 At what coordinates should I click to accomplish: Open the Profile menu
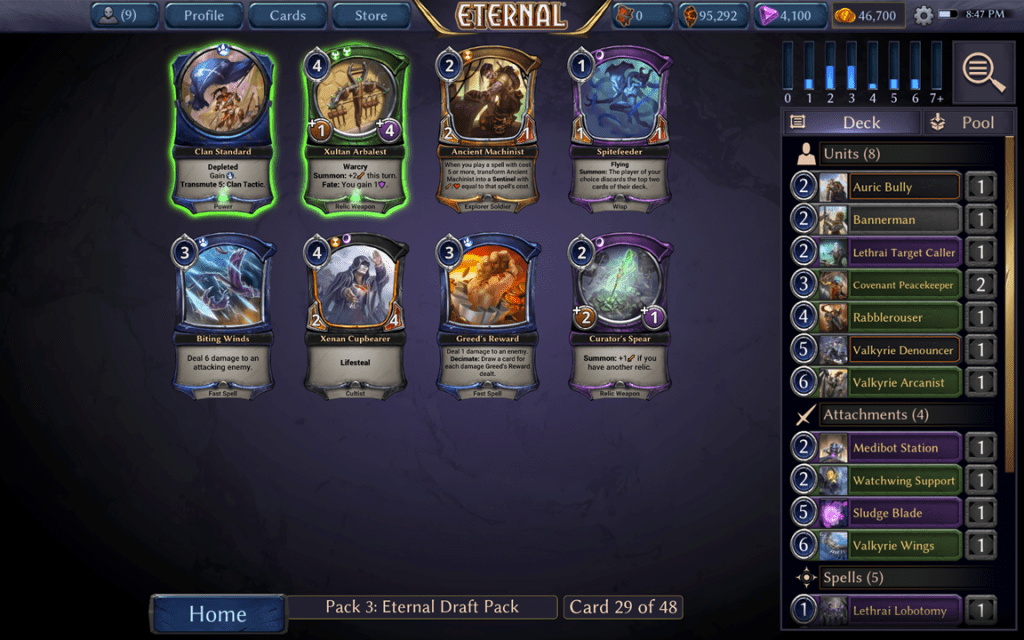(x=204, y=15)
